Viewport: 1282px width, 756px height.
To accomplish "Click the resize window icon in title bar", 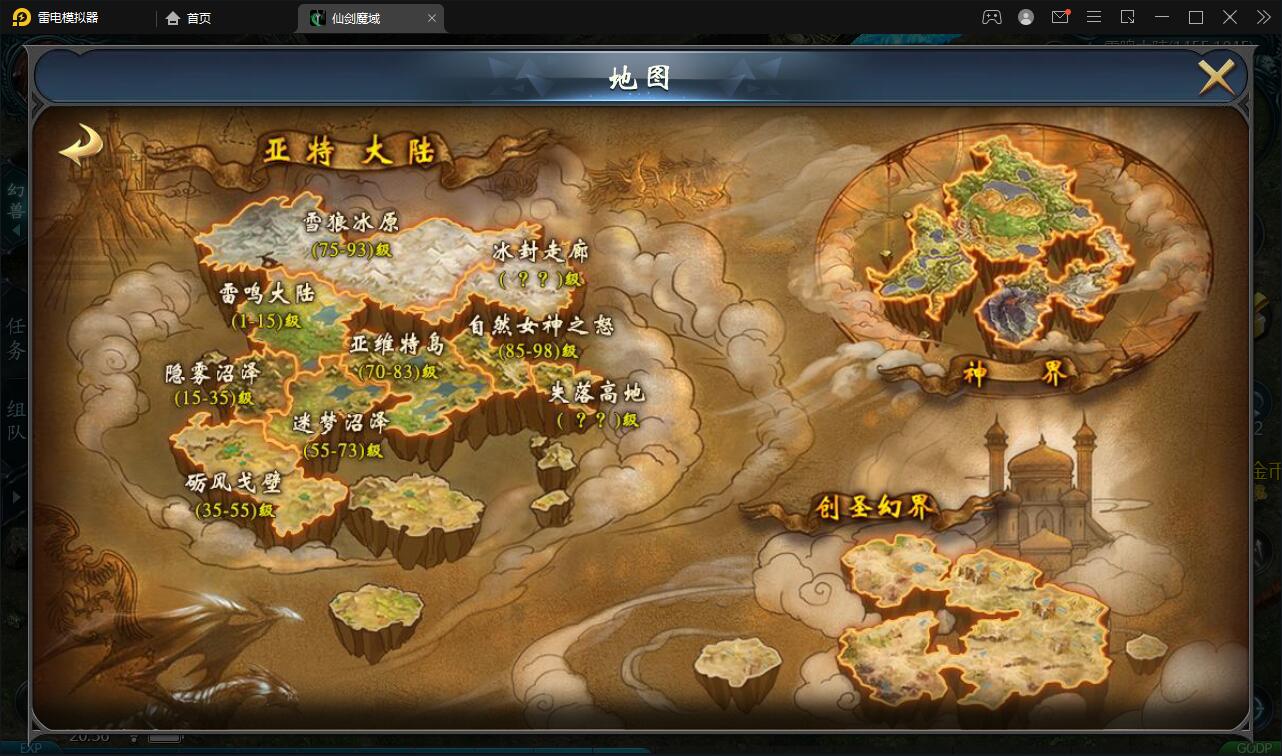I will 1126,17.
